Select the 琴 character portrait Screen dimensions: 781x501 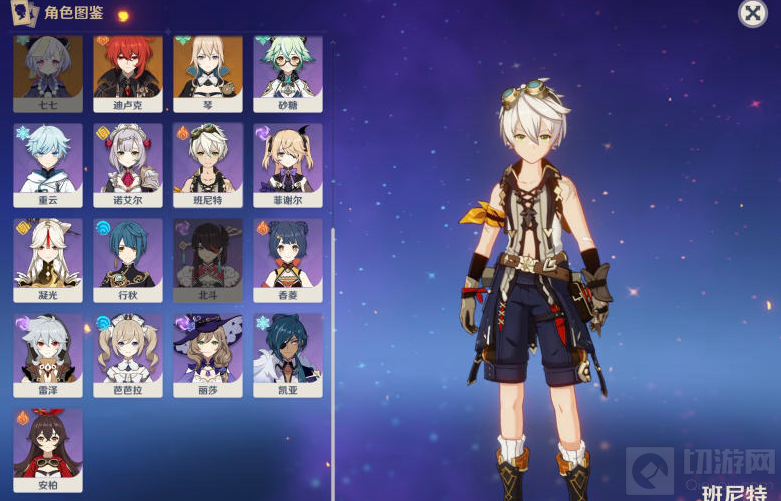point(208,71)
